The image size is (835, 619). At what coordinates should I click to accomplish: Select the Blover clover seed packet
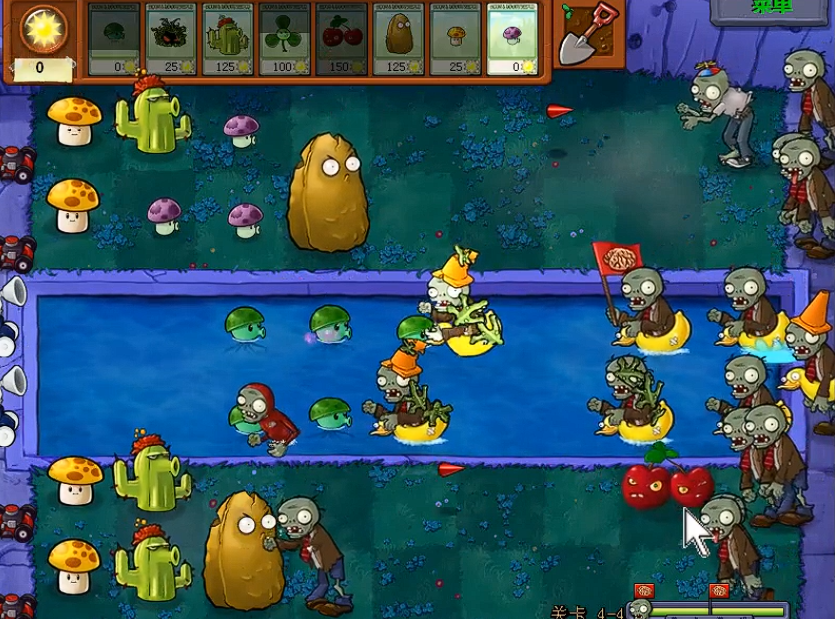284,39
